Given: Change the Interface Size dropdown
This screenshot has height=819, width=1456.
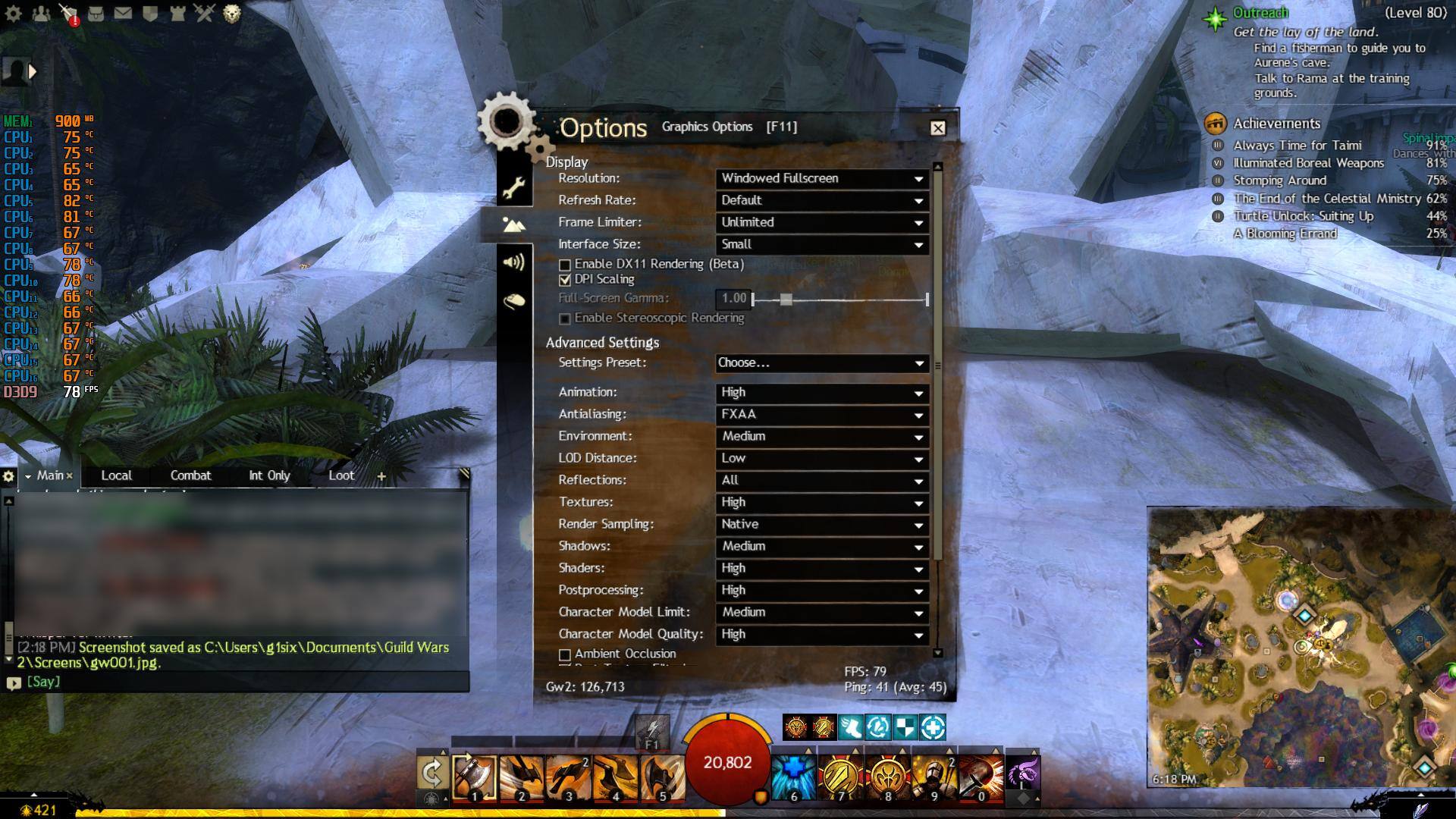Looking at the screenshot, I should [x=822, y=245].
